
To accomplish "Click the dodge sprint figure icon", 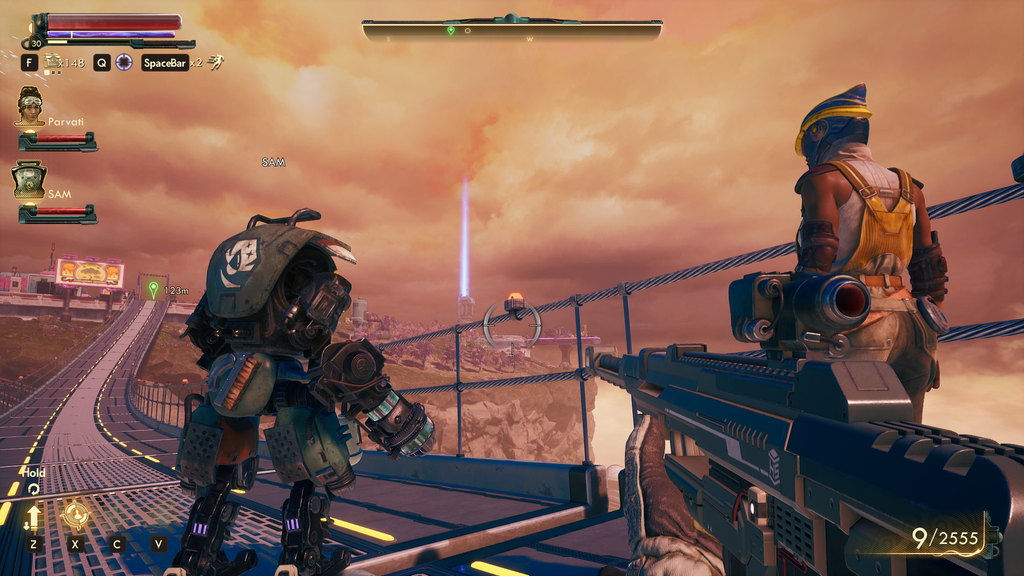I will point(215,62).
